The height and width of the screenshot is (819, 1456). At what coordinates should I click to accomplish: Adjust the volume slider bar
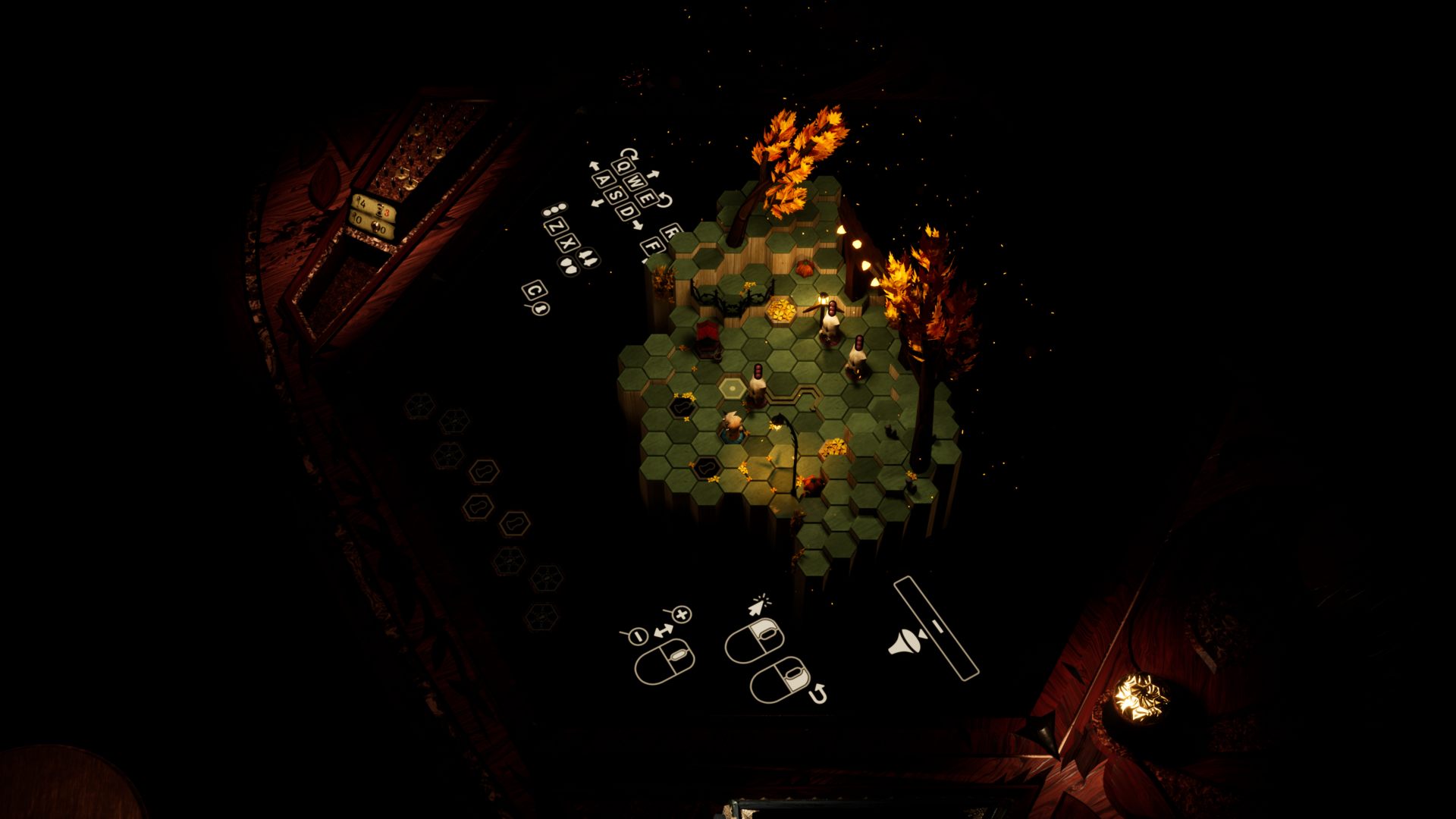[x=936, y=627]
